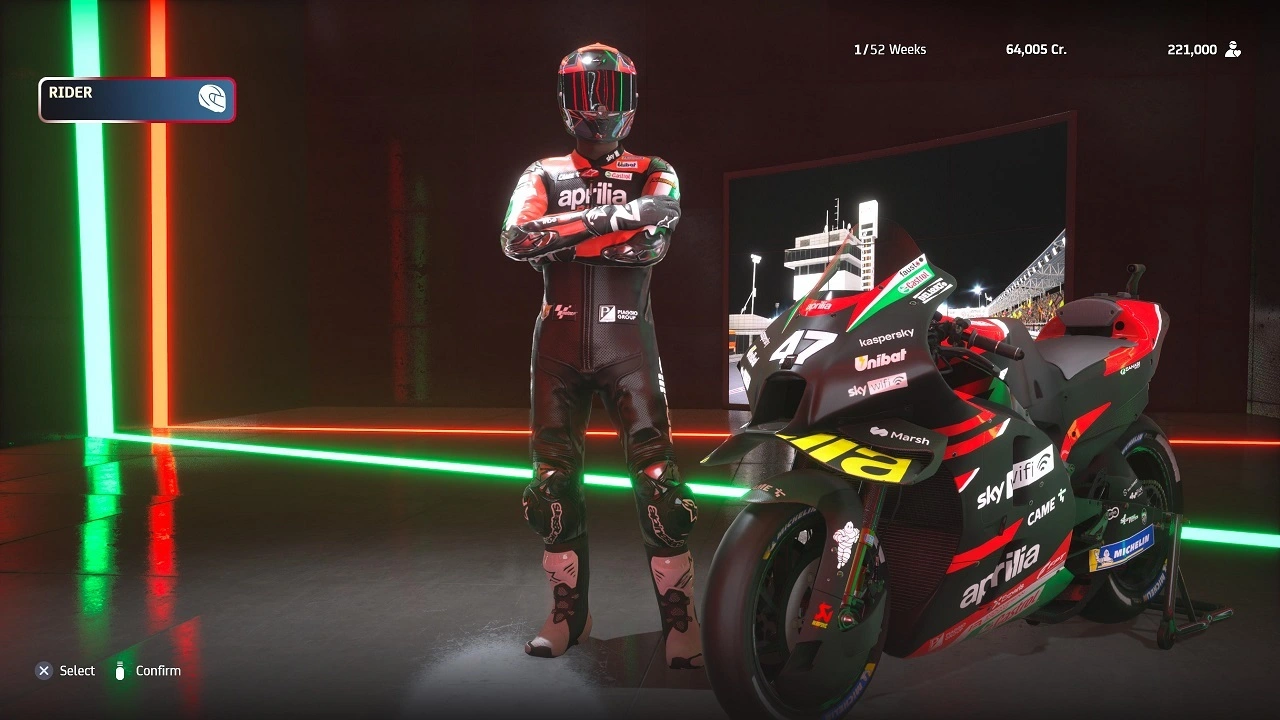Viewport: 1280px width, 720px height.
Task: Click the X controller button icon
Action: [43, 671]
